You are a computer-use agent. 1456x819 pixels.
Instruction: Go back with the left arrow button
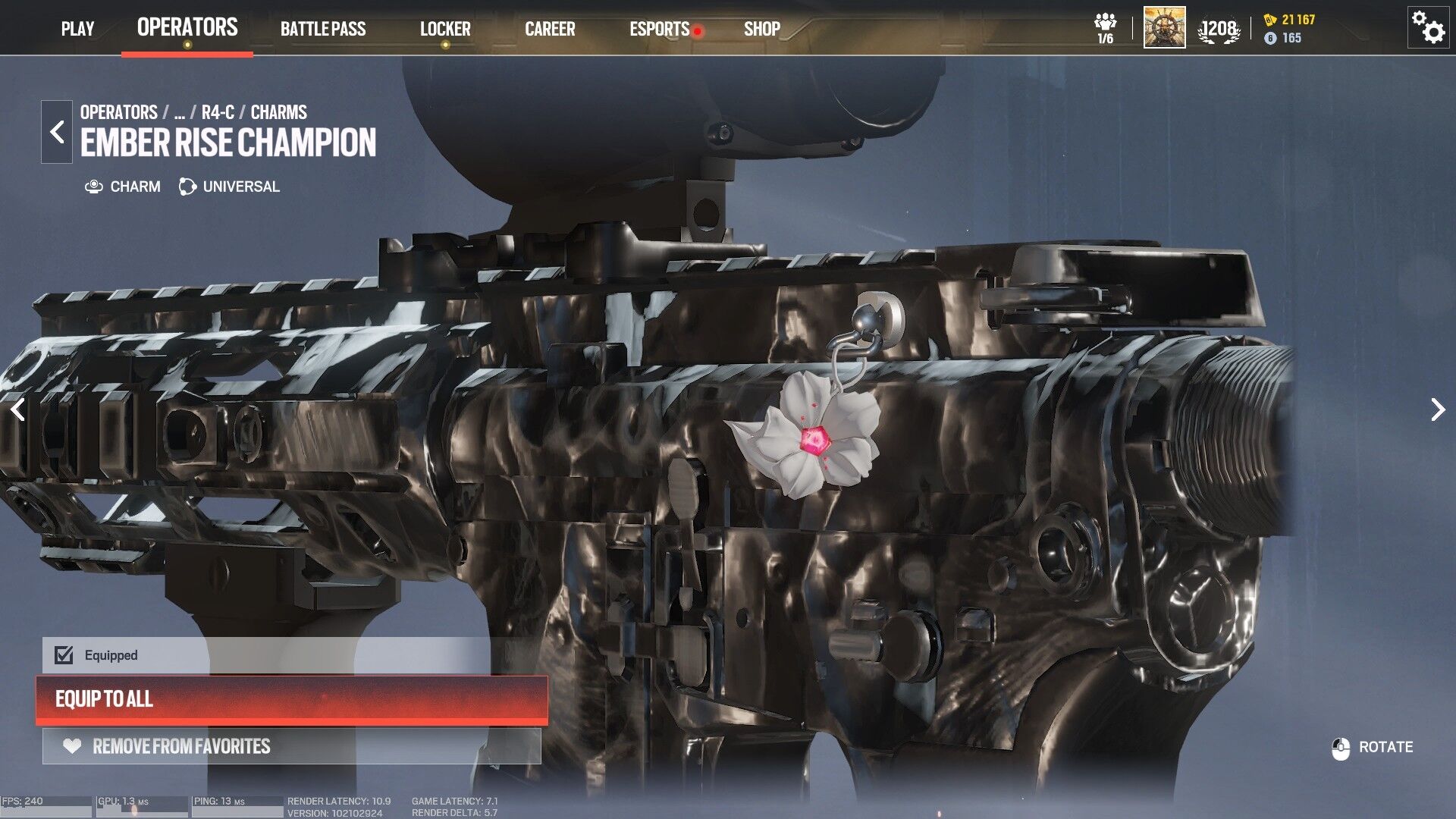click(57, 132)
